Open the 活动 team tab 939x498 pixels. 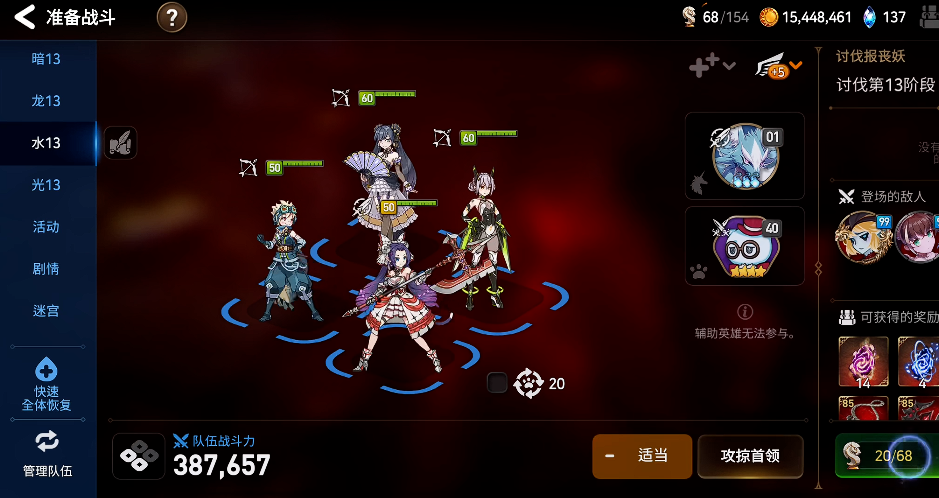click(47, 227)
